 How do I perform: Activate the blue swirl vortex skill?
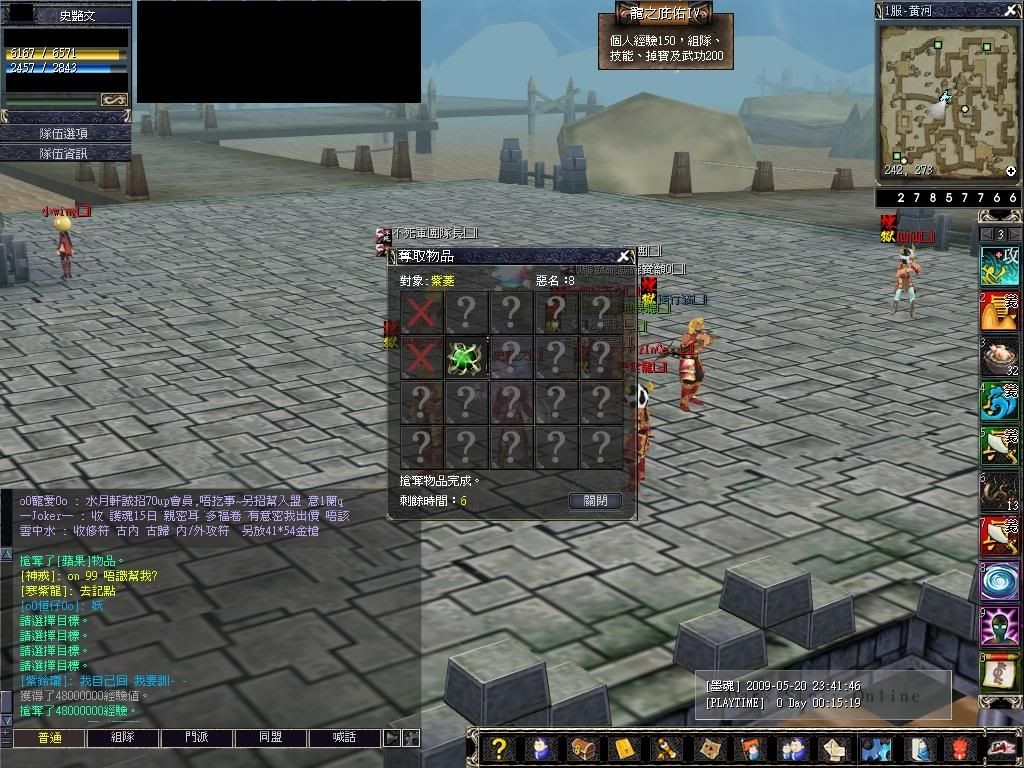[x=999, y=580]
